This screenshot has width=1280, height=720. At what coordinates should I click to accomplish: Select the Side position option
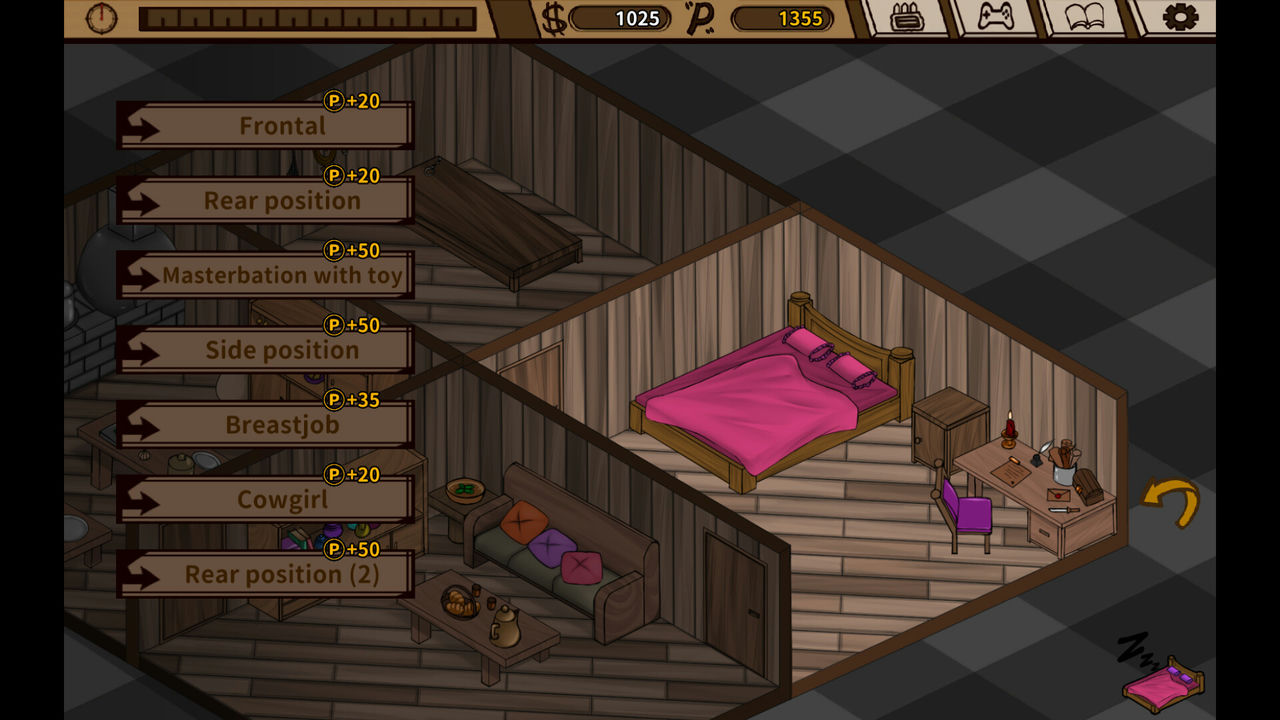pyautogui.click(x=282, y=350)
